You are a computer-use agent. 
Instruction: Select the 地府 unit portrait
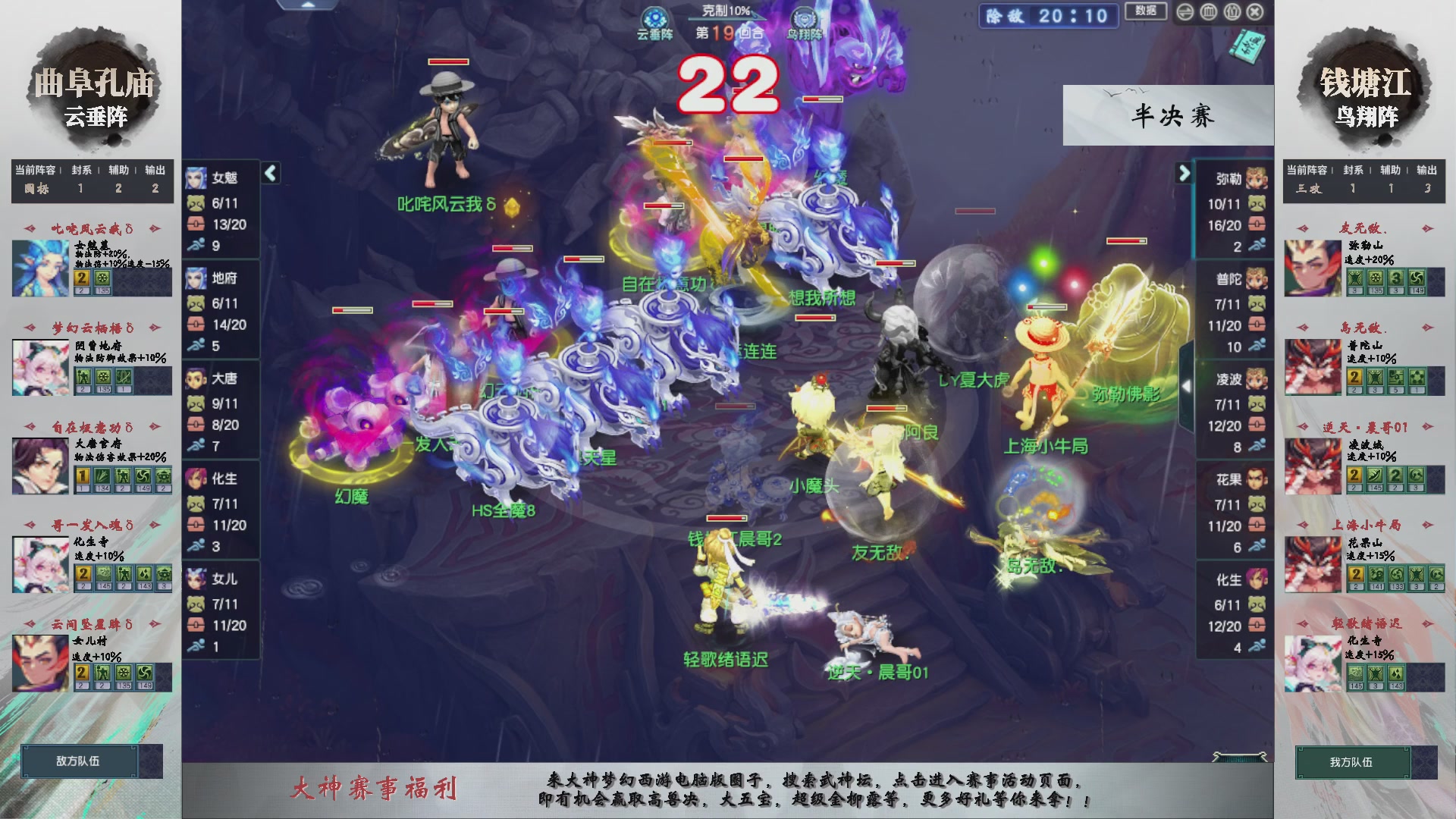(x=196, y=280)
